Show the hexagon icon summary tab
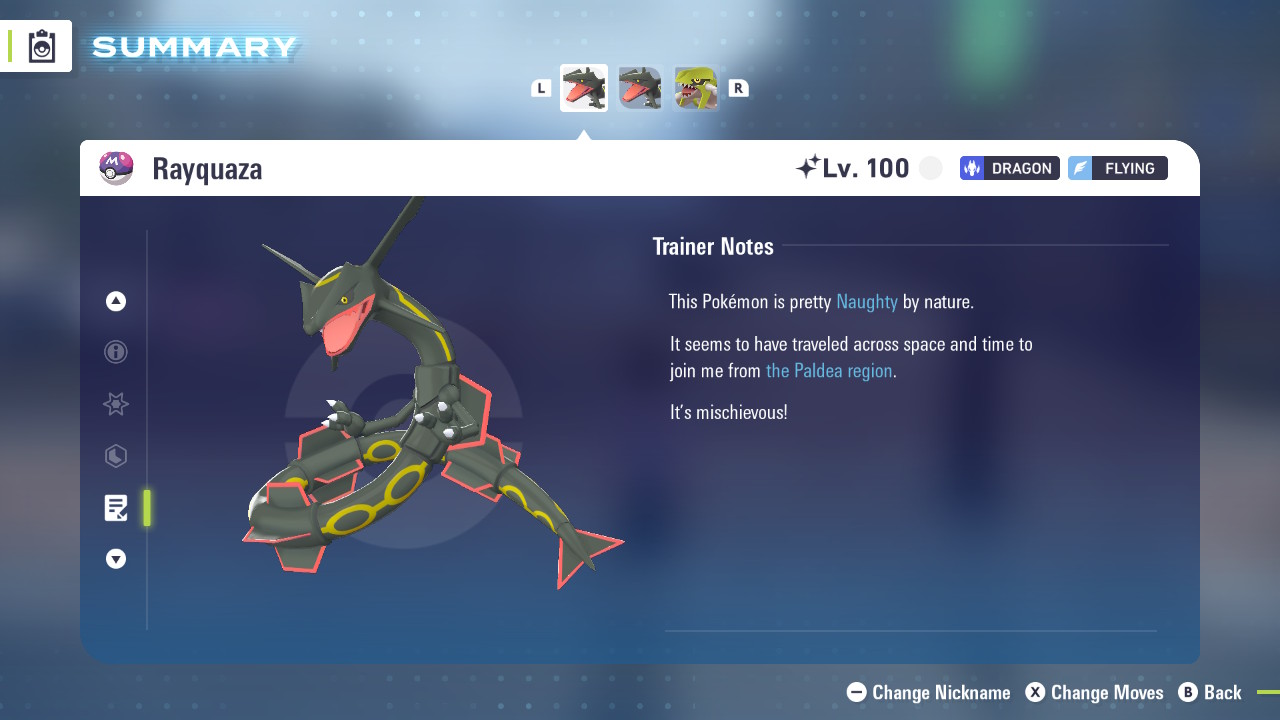The image size is (1280, 720). click(116, 456)
